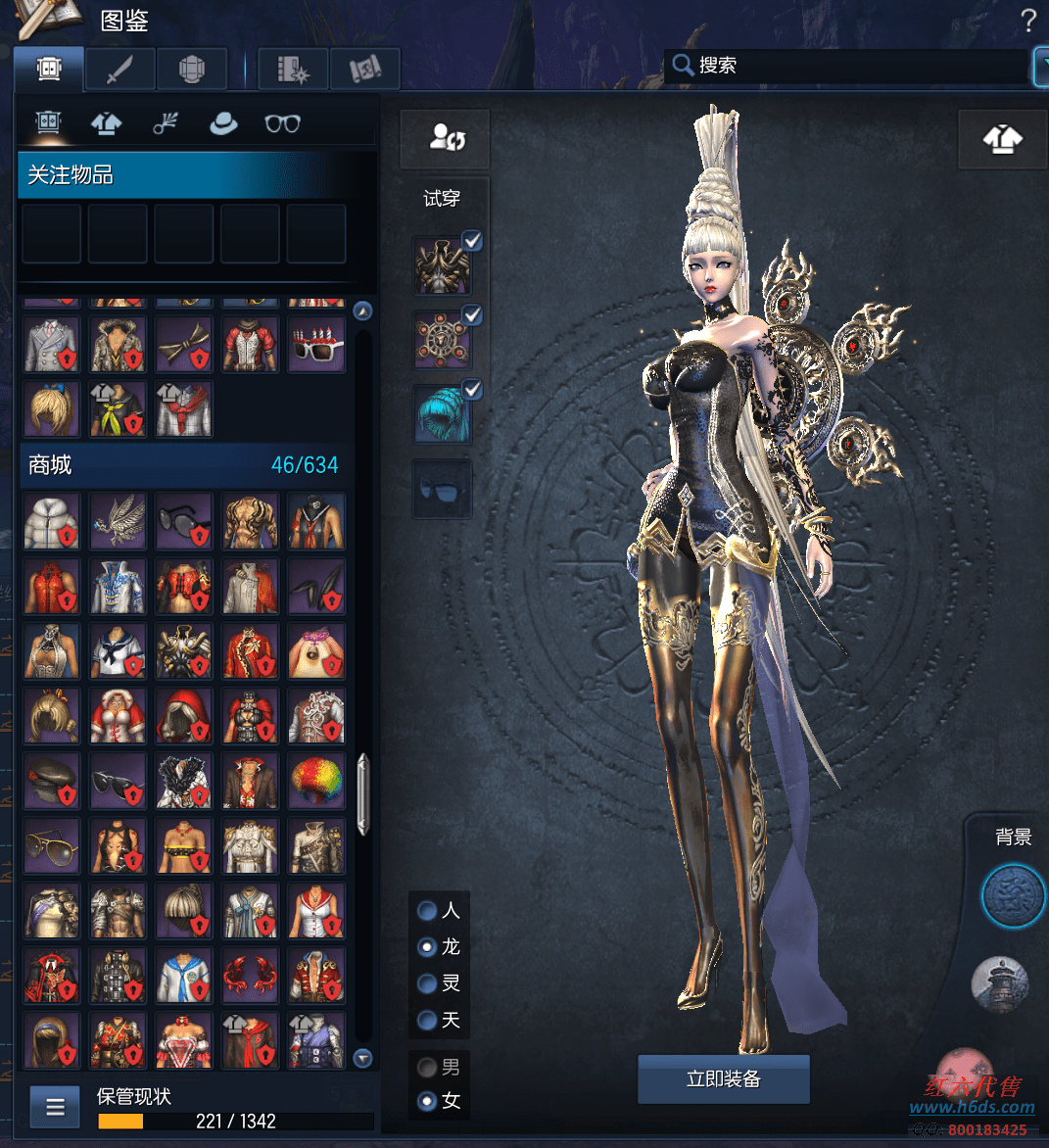The width and height of the screenshot is (1049, 1148).
Task: Click the character swap button above 试穿
Action: click(x=446, y=138)
